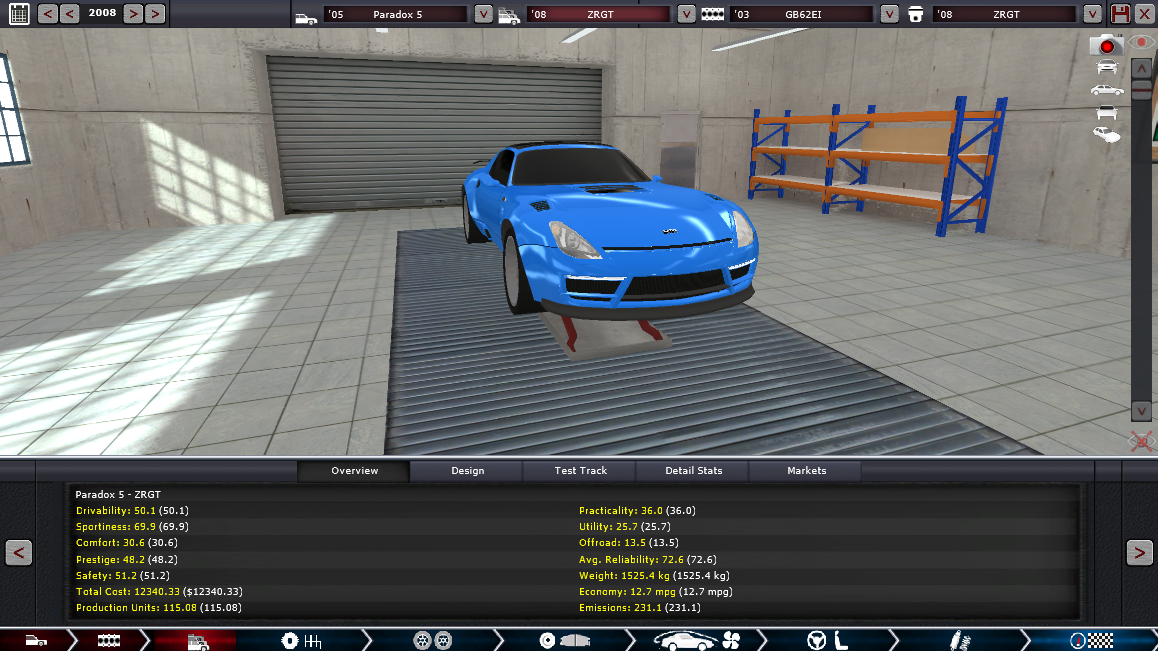
Task: Open the Paradox 5 model dropdown
Action: pos(483,15)
